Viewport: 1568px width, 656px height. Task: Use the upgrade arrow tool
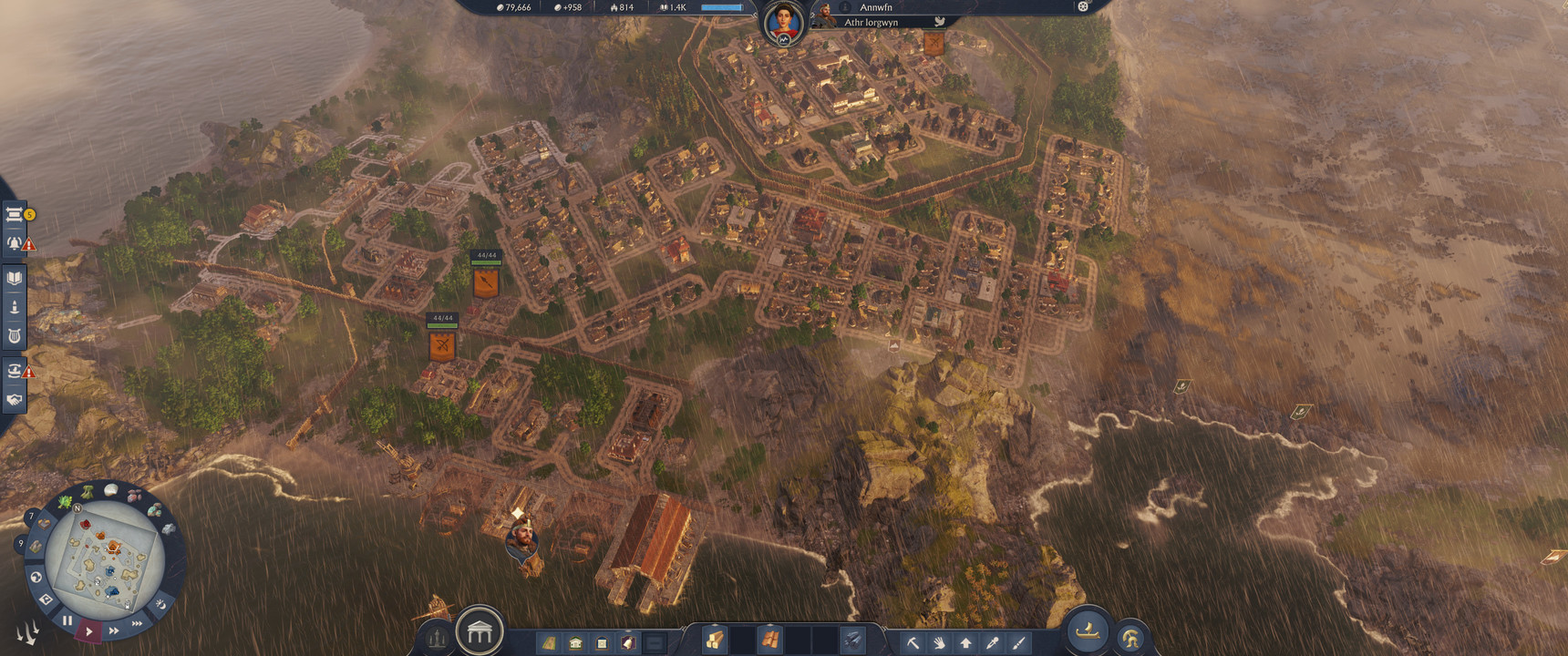point(965,642)
